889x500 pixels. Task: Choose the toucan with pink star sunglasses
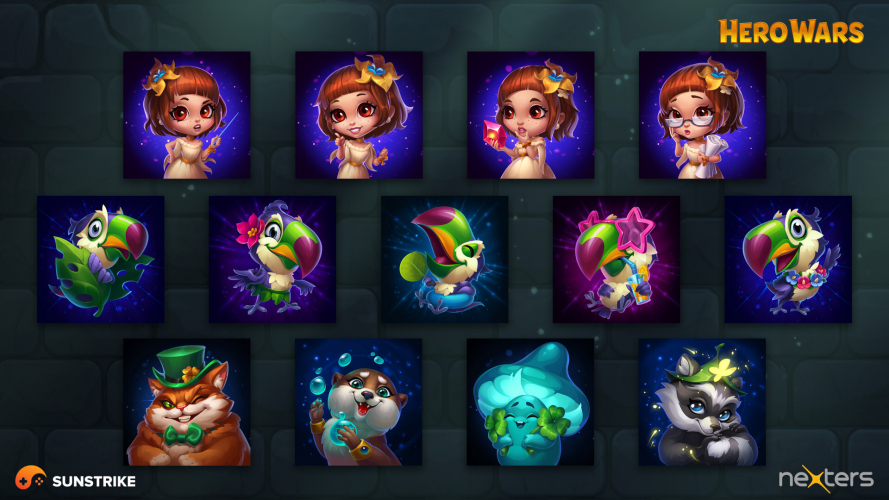point(617,259)
